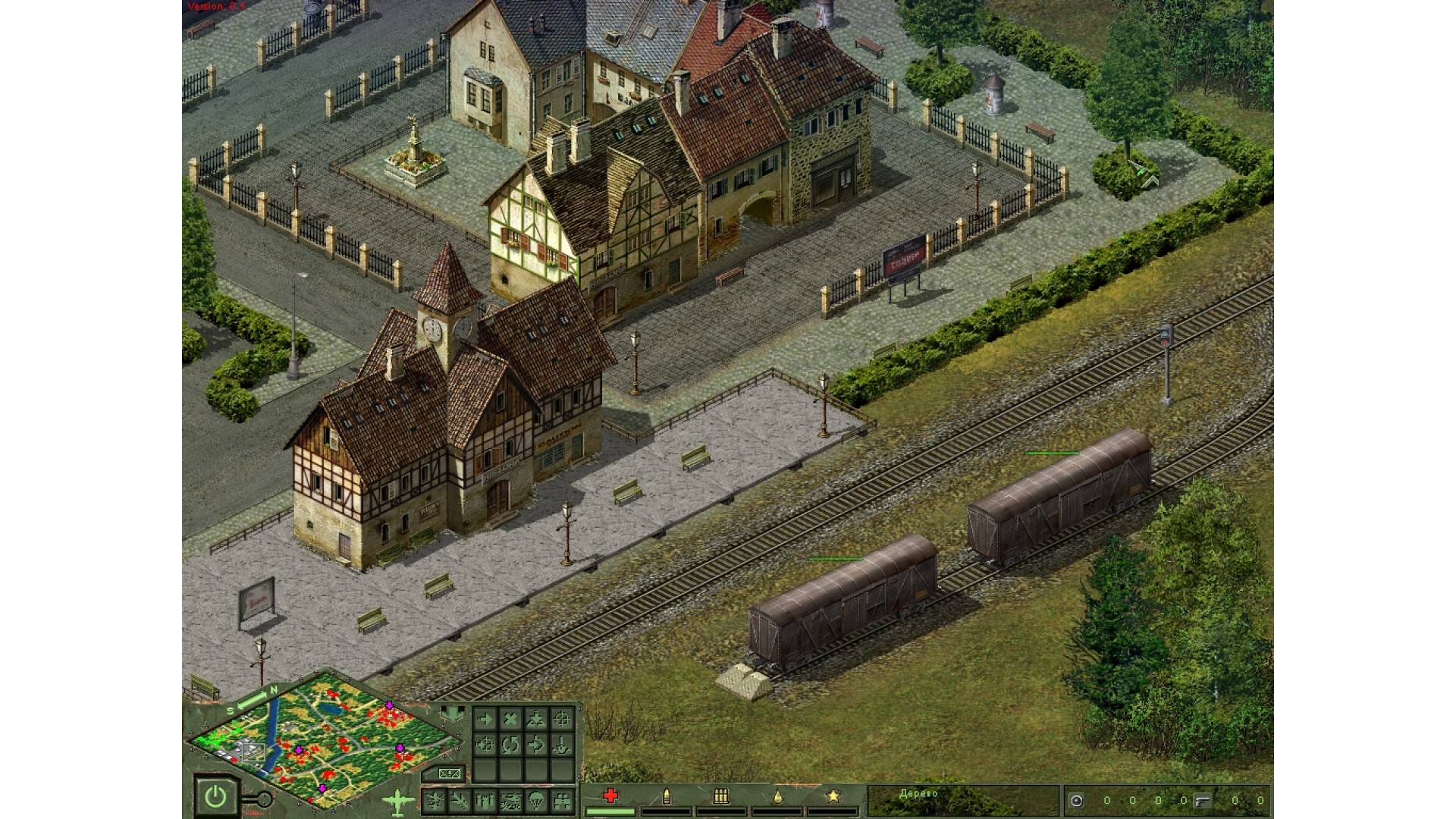The height and width of the screenshot is (819, 1456).
Task: Choose the moving crosshair command
Action: 485,745
